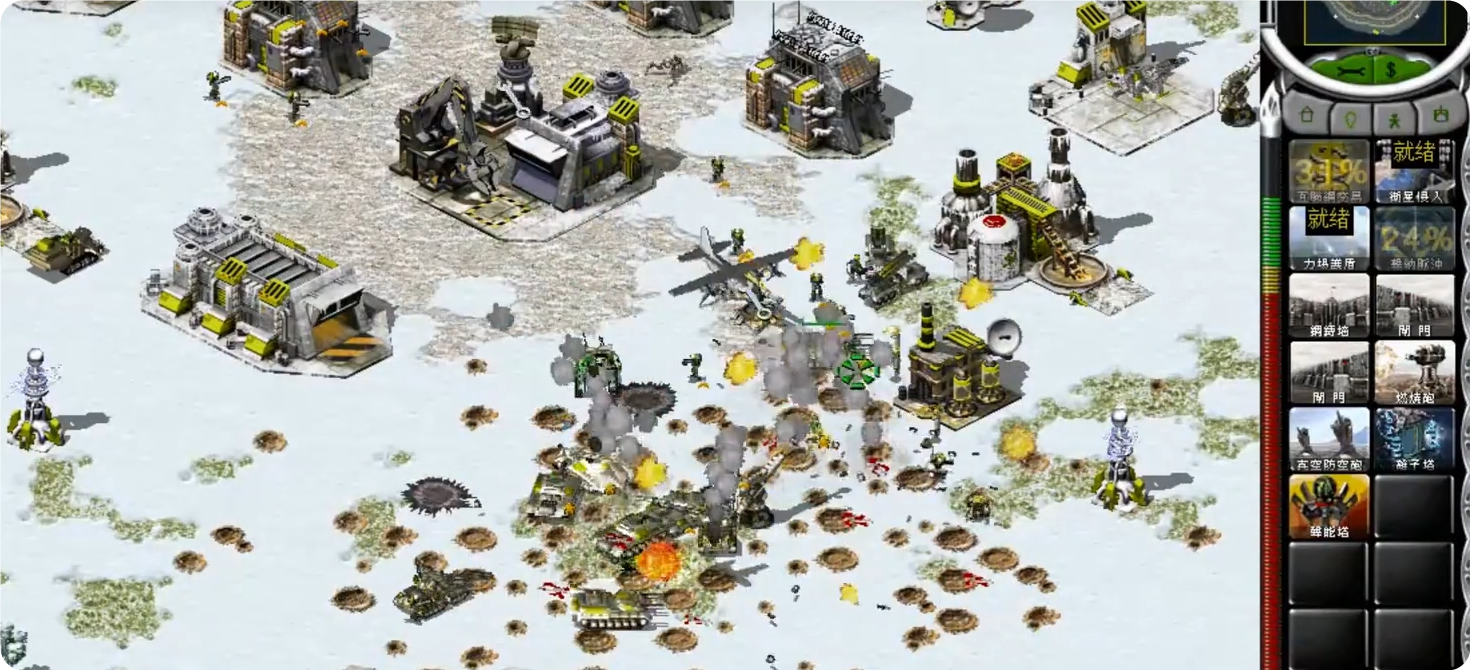
Task: Activate the ready 衛星侵入 satellite power
Action: (1414, 171)
